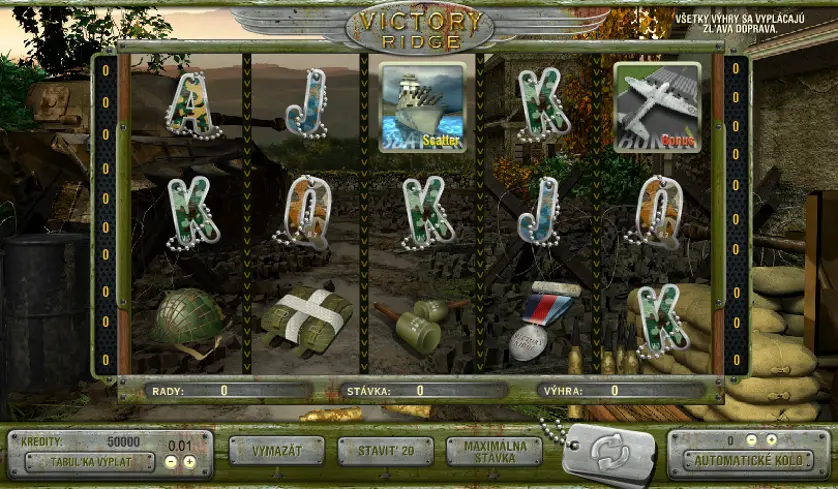The width and height of the screenshot is (838, 489).
Task: Select the Staviť 20 bet button
Action: [385, 451]
